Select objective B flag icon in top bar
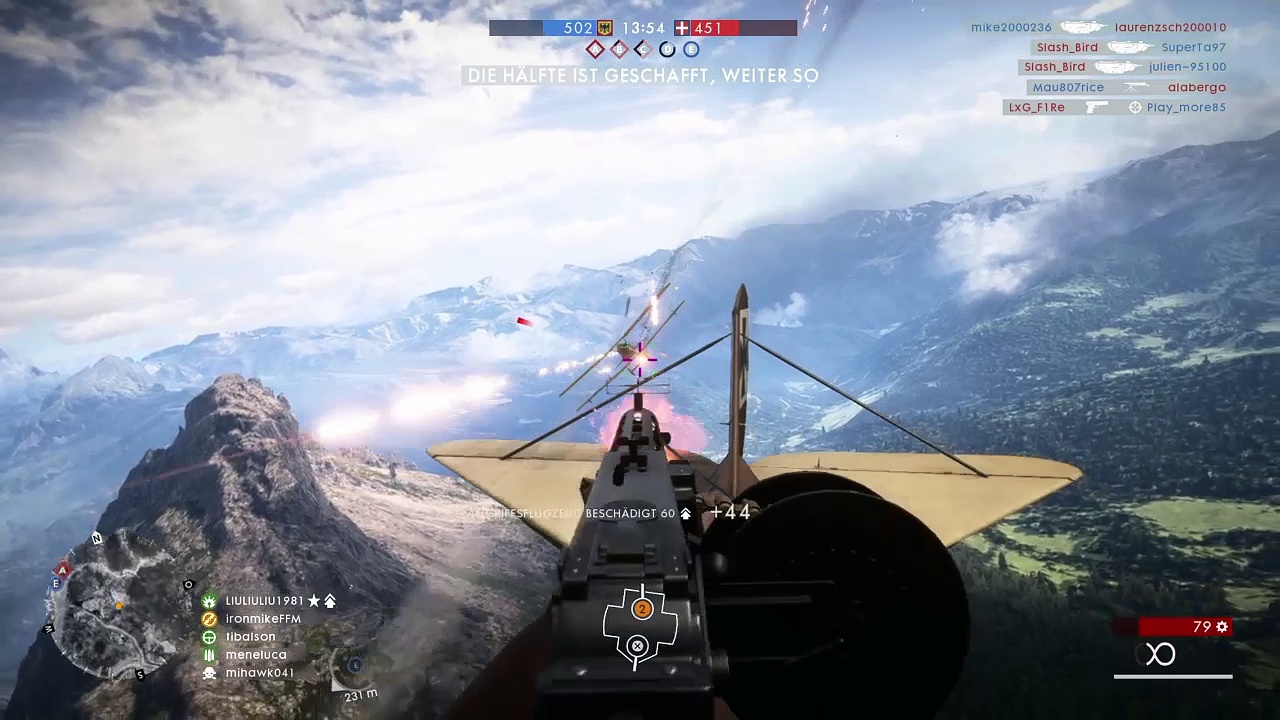The height and width of the screenshot is (720, 1280). tap(619, 49)
